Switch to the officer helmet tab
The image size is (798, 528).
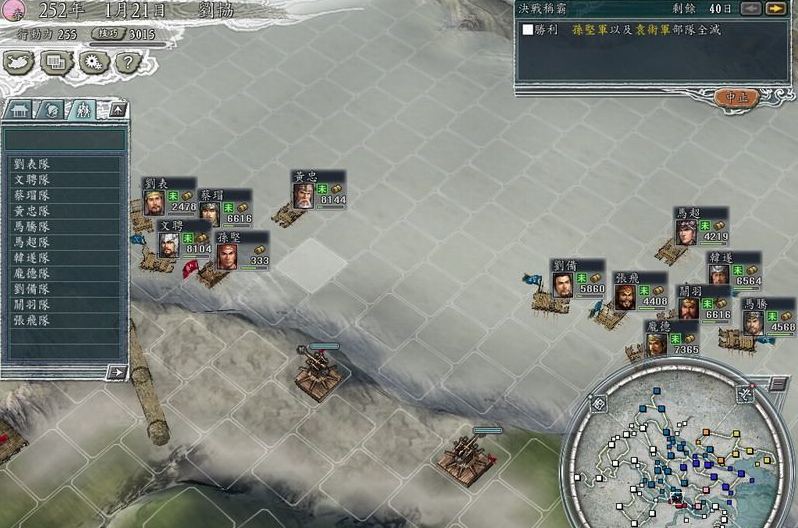click(x=50, y=109)
